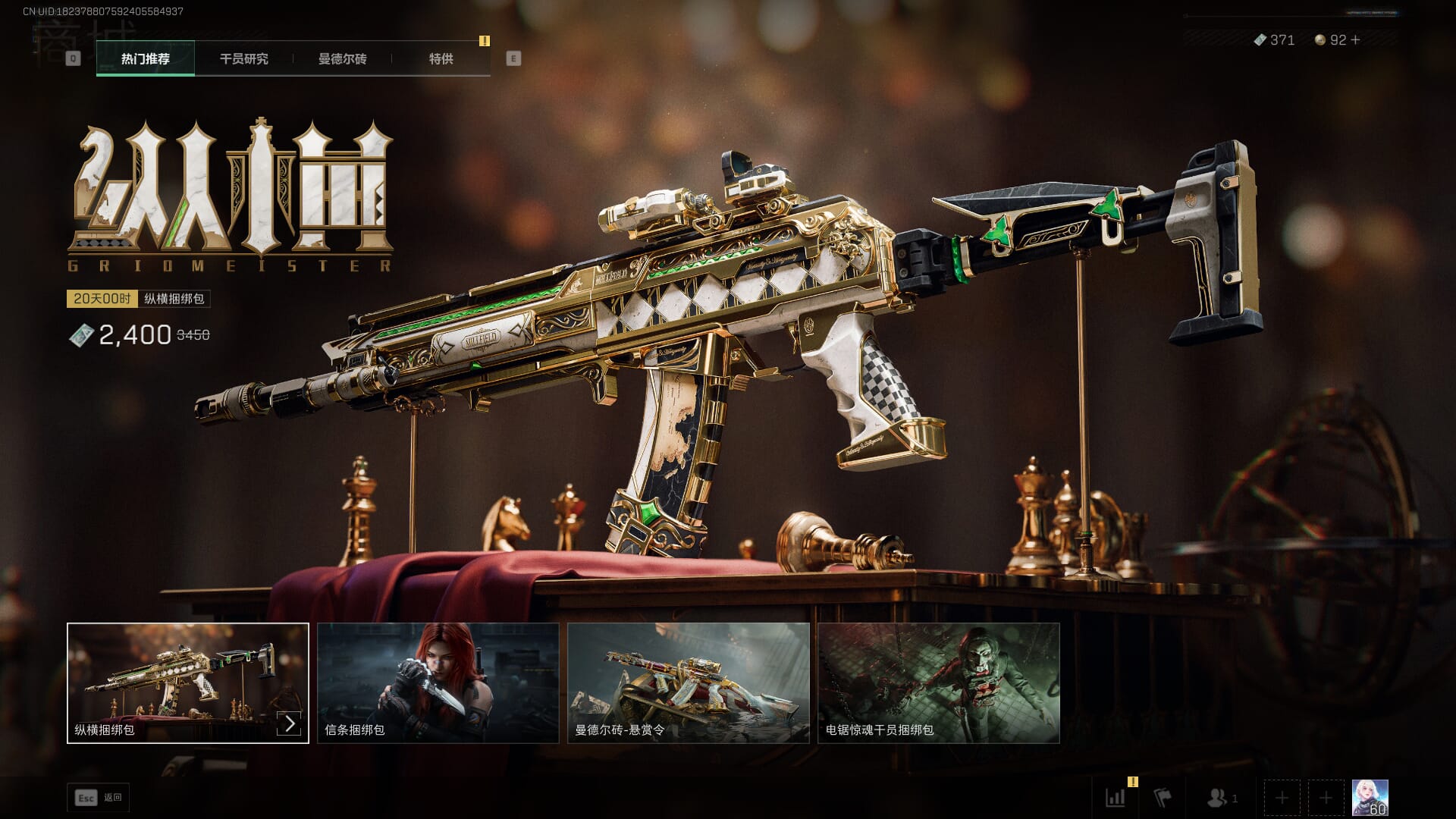Open the 信条捆绑包 offer

(x=438, y=682)
